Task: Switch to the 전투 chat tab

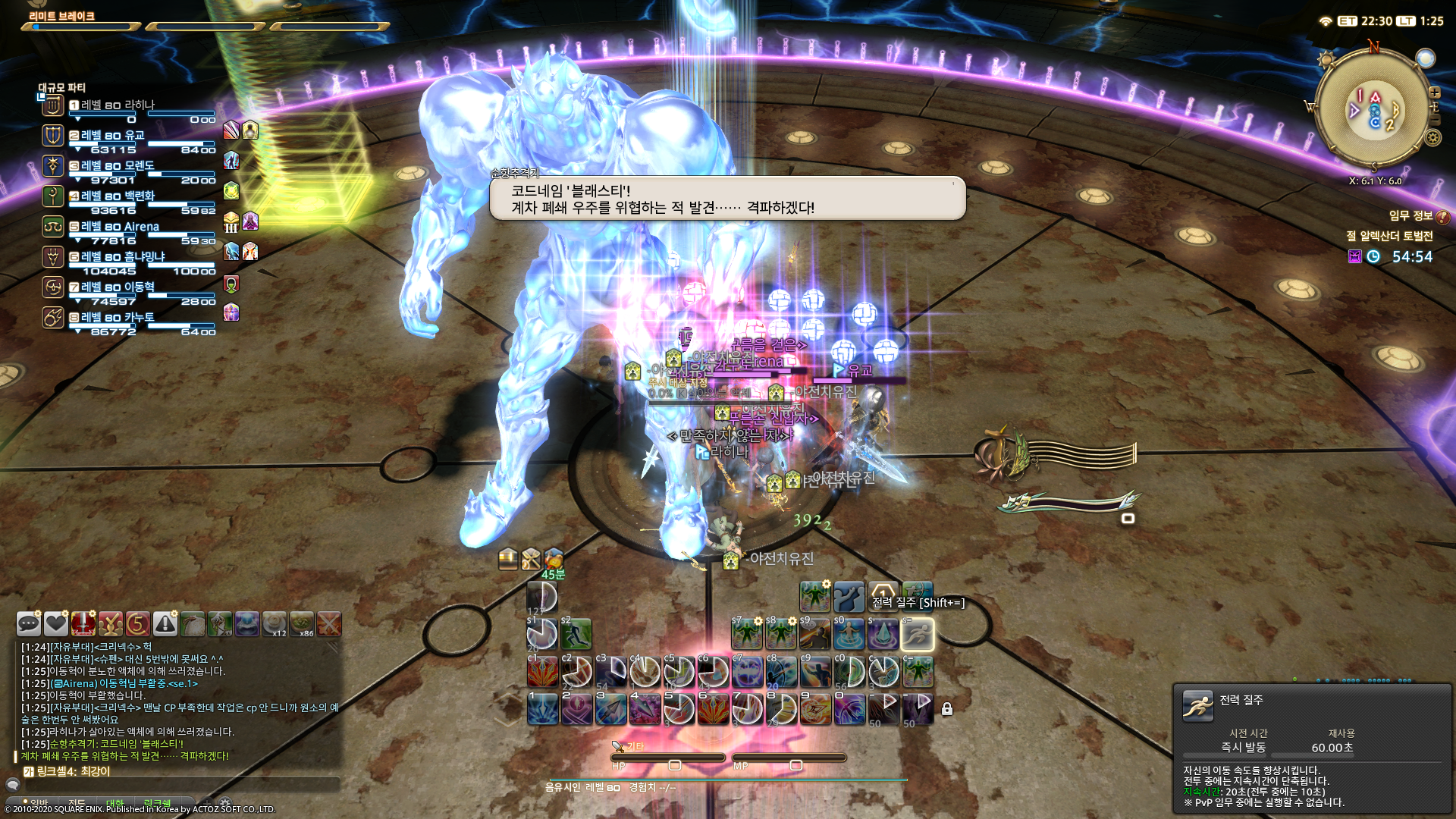Action: coord(78,802)
